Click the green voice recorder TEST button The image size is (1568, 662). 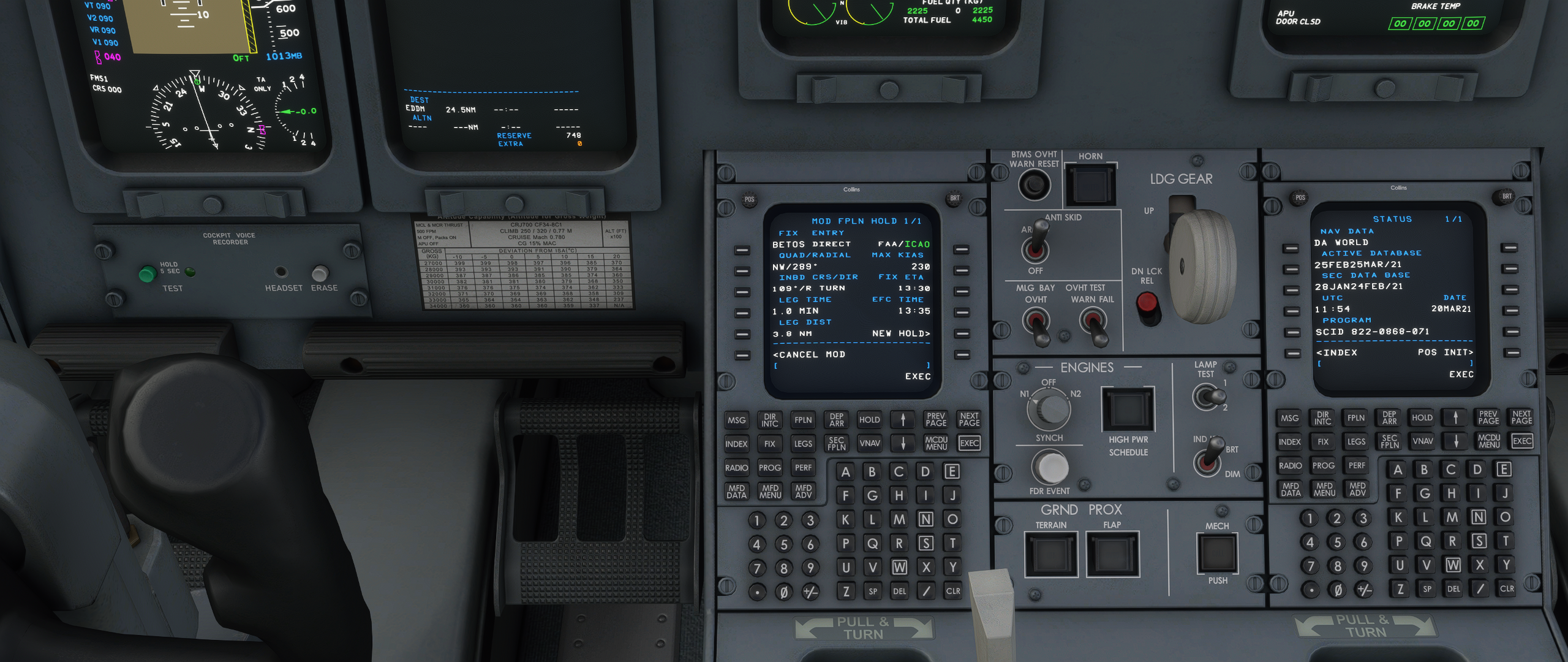coord(147,274)
